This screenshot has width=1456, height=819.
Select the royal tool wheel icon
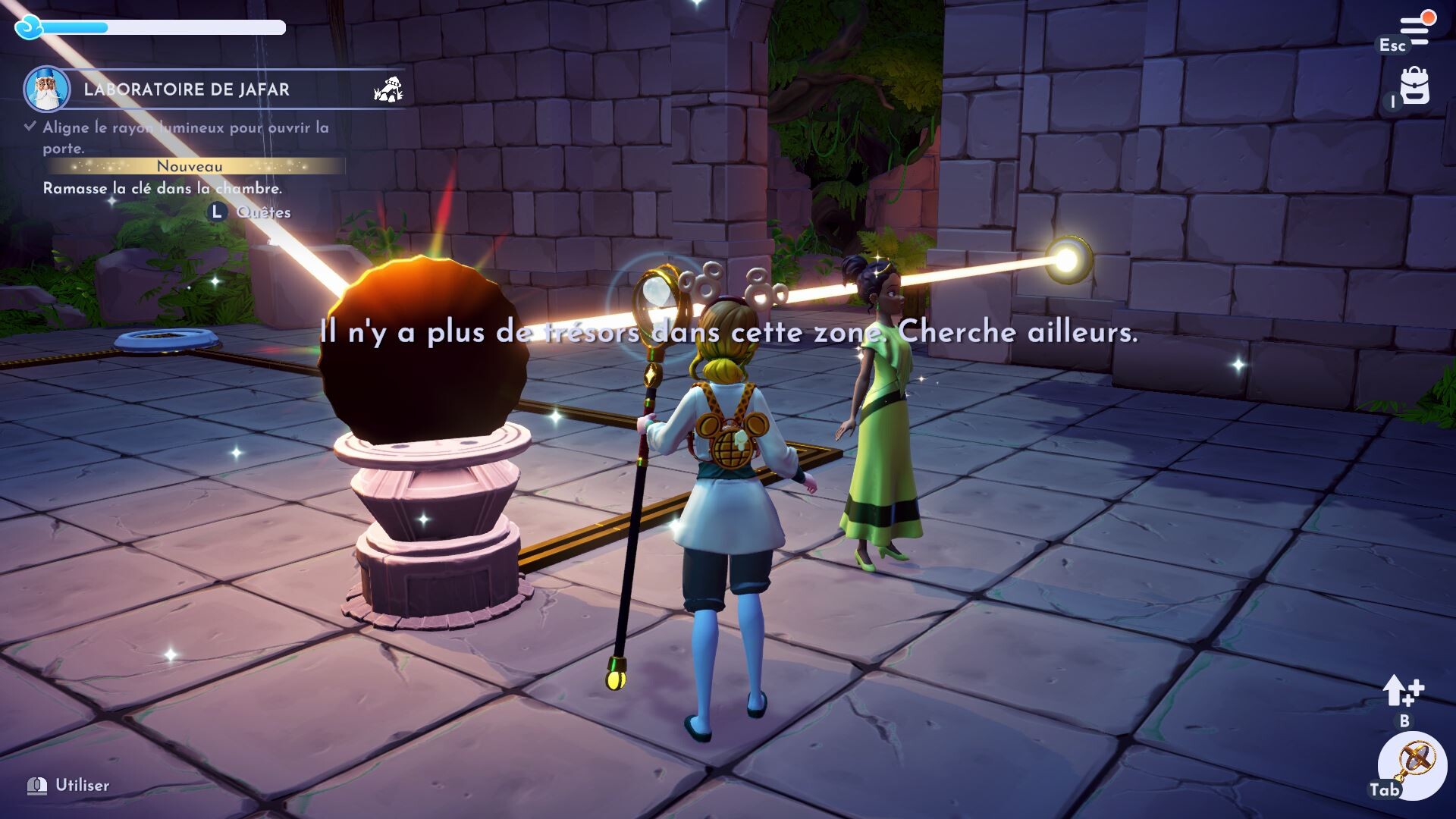coord(1415,763)
